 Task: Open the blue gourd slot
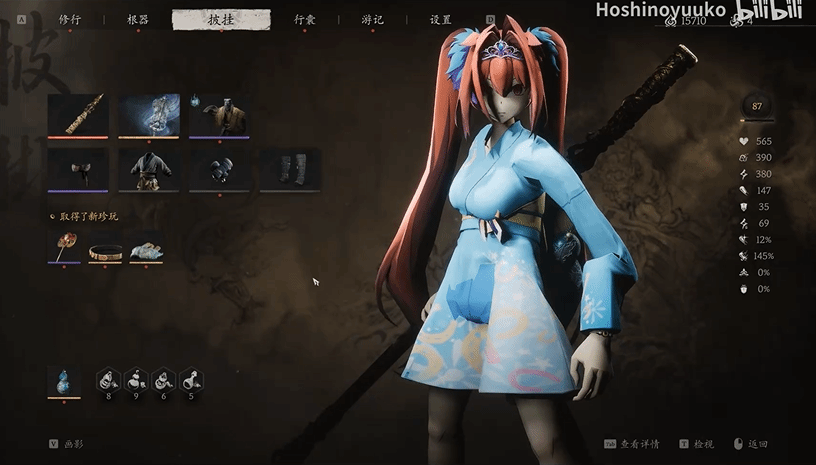64,381
